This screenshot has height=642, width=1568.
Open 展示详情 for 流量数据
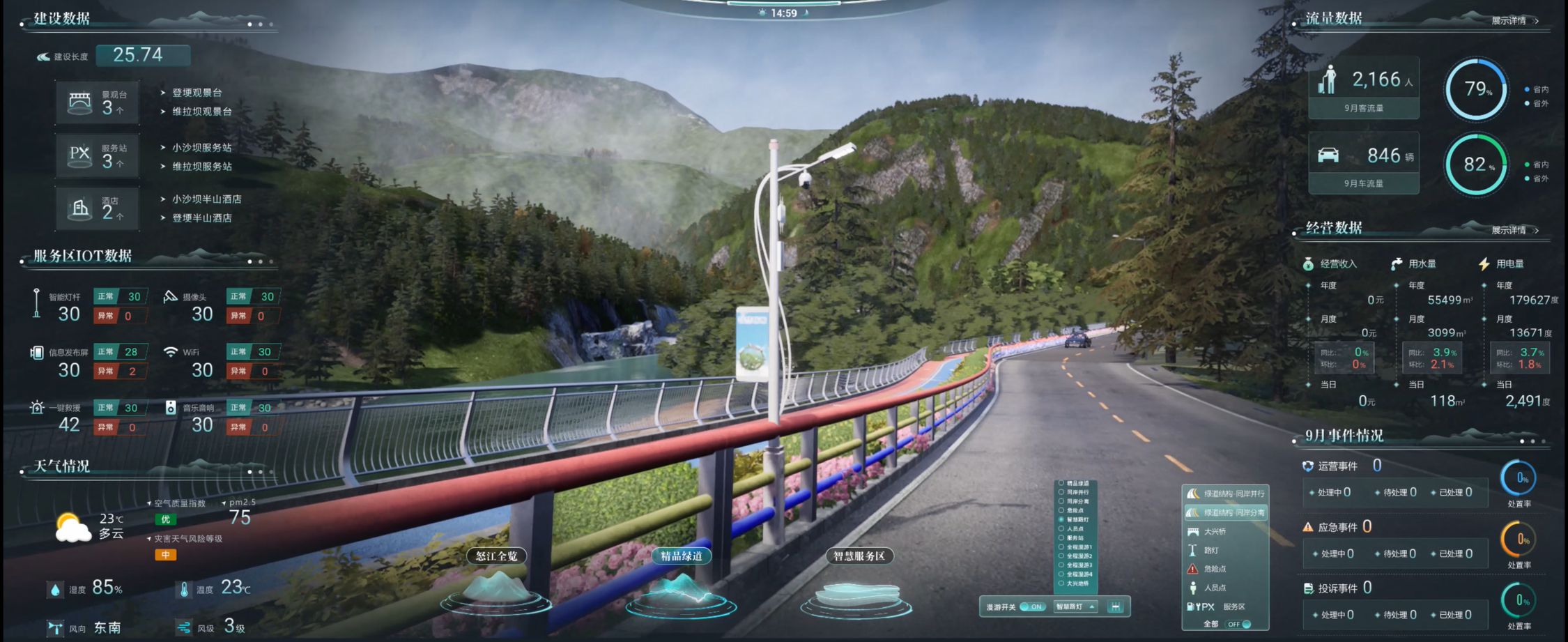(1514, 21)
